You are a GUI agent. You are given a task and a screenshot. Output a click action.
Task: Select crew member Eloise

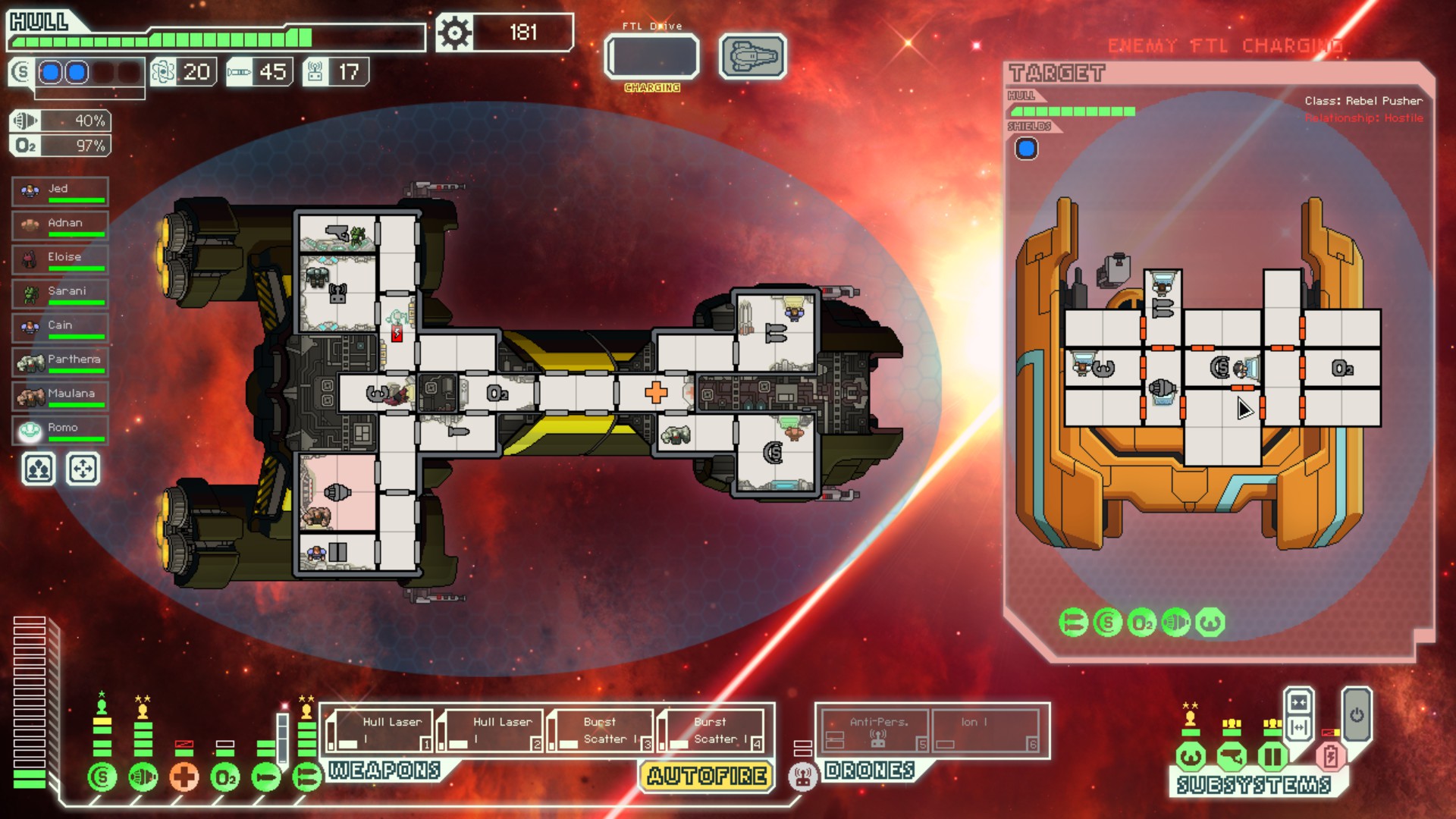61,259
